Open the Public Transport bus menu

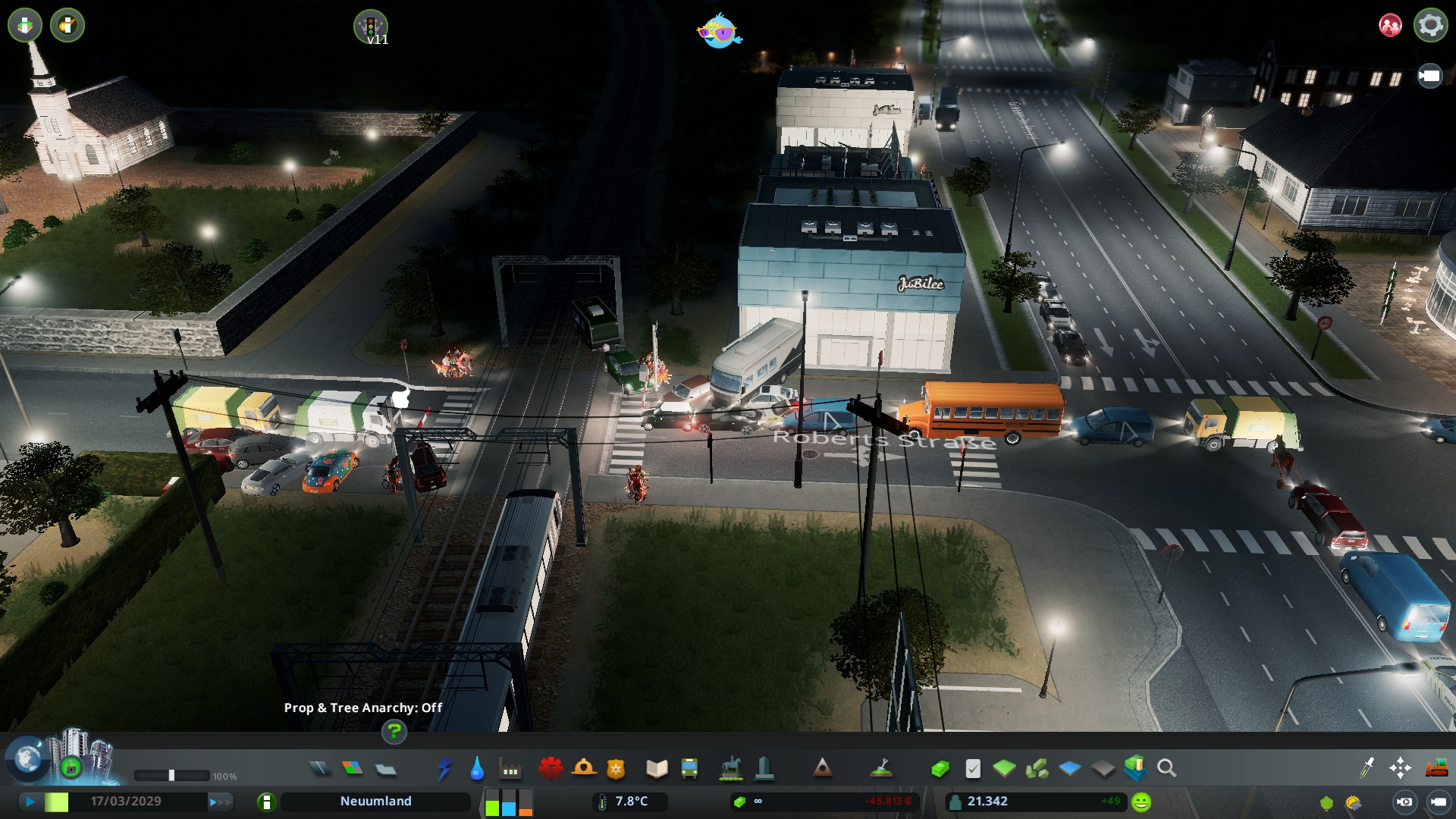(x=689, y=769)
